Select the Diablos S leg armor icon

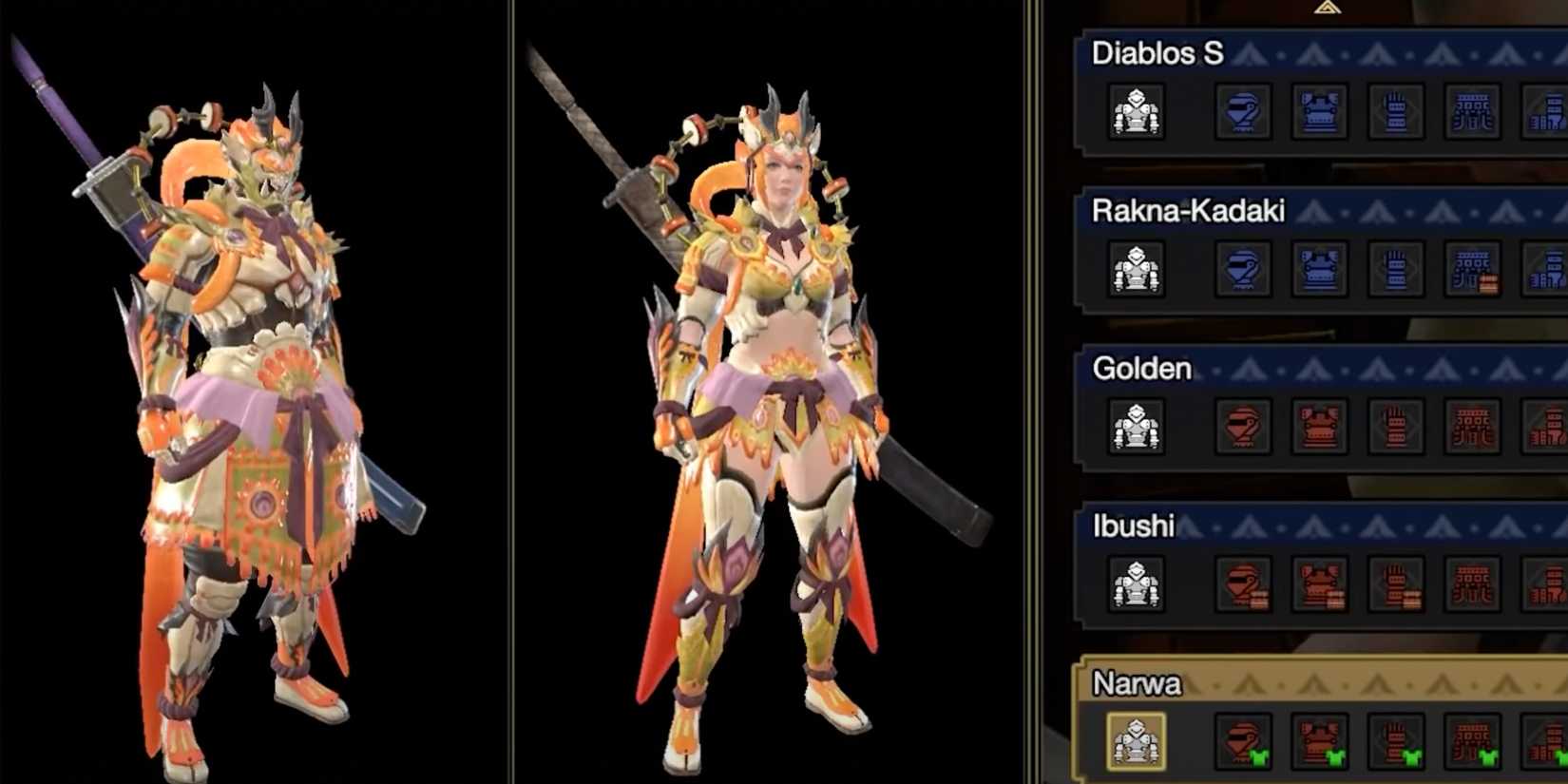[x=1551, y=114]
